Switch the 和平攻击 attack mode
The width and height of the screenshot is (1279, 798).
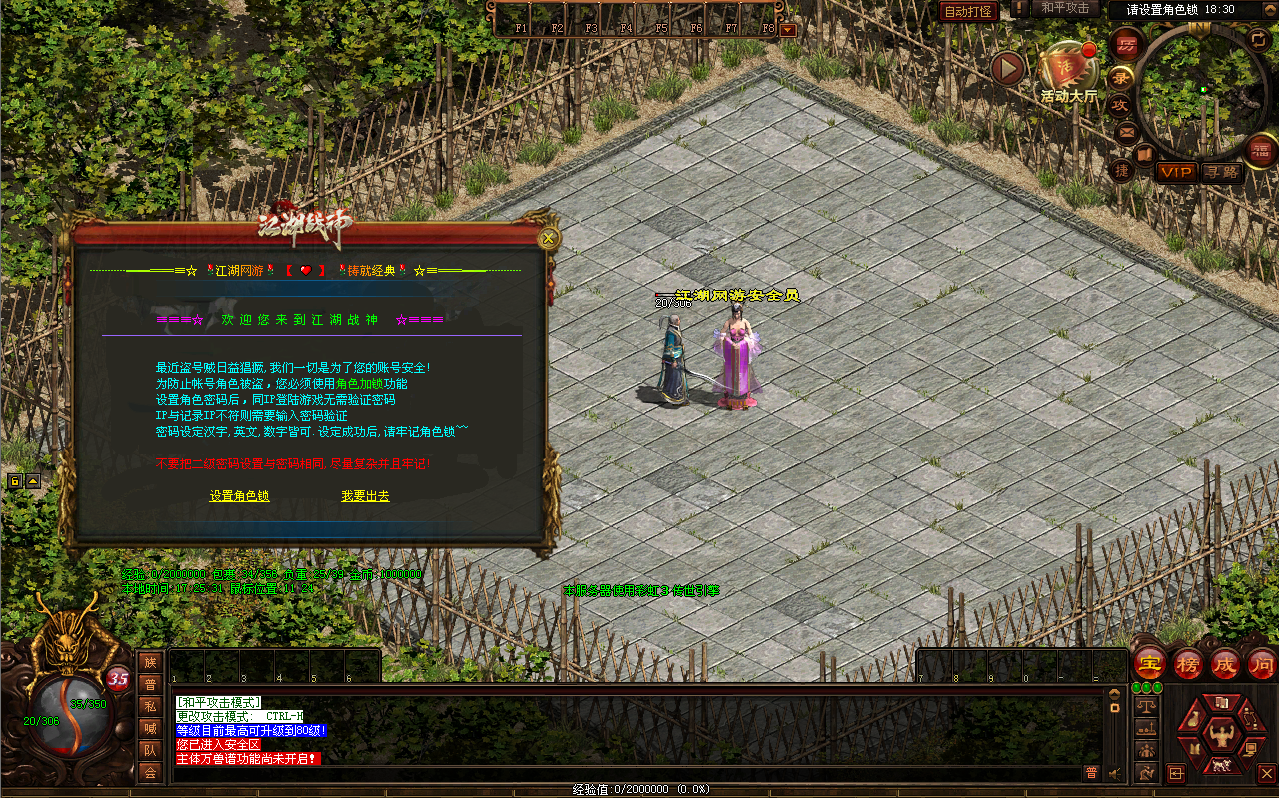pyautogui.click(x=1064, y=8)
